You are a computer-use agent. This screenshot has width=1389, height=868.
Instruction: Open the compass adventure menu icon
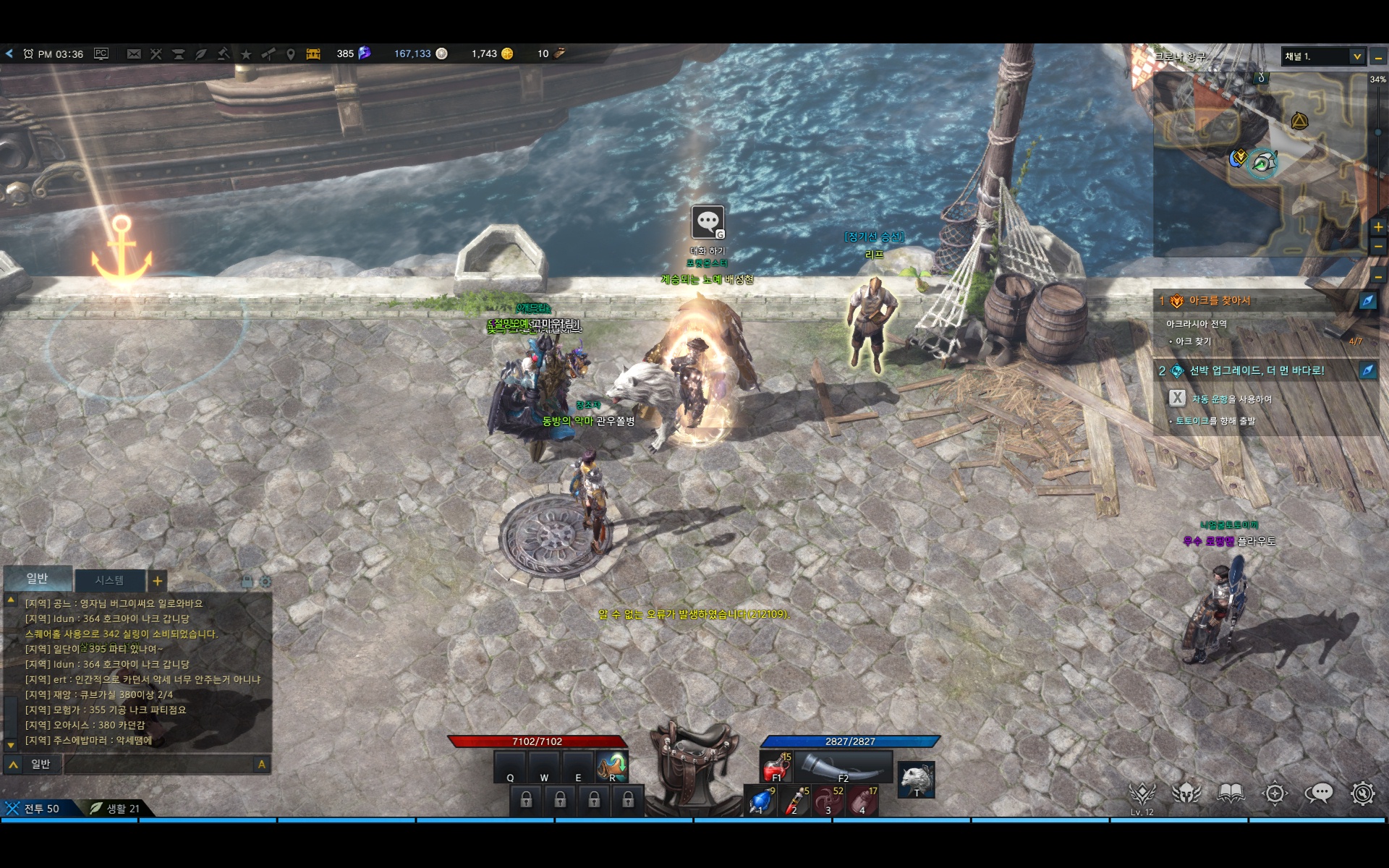tap(1275, 793)
